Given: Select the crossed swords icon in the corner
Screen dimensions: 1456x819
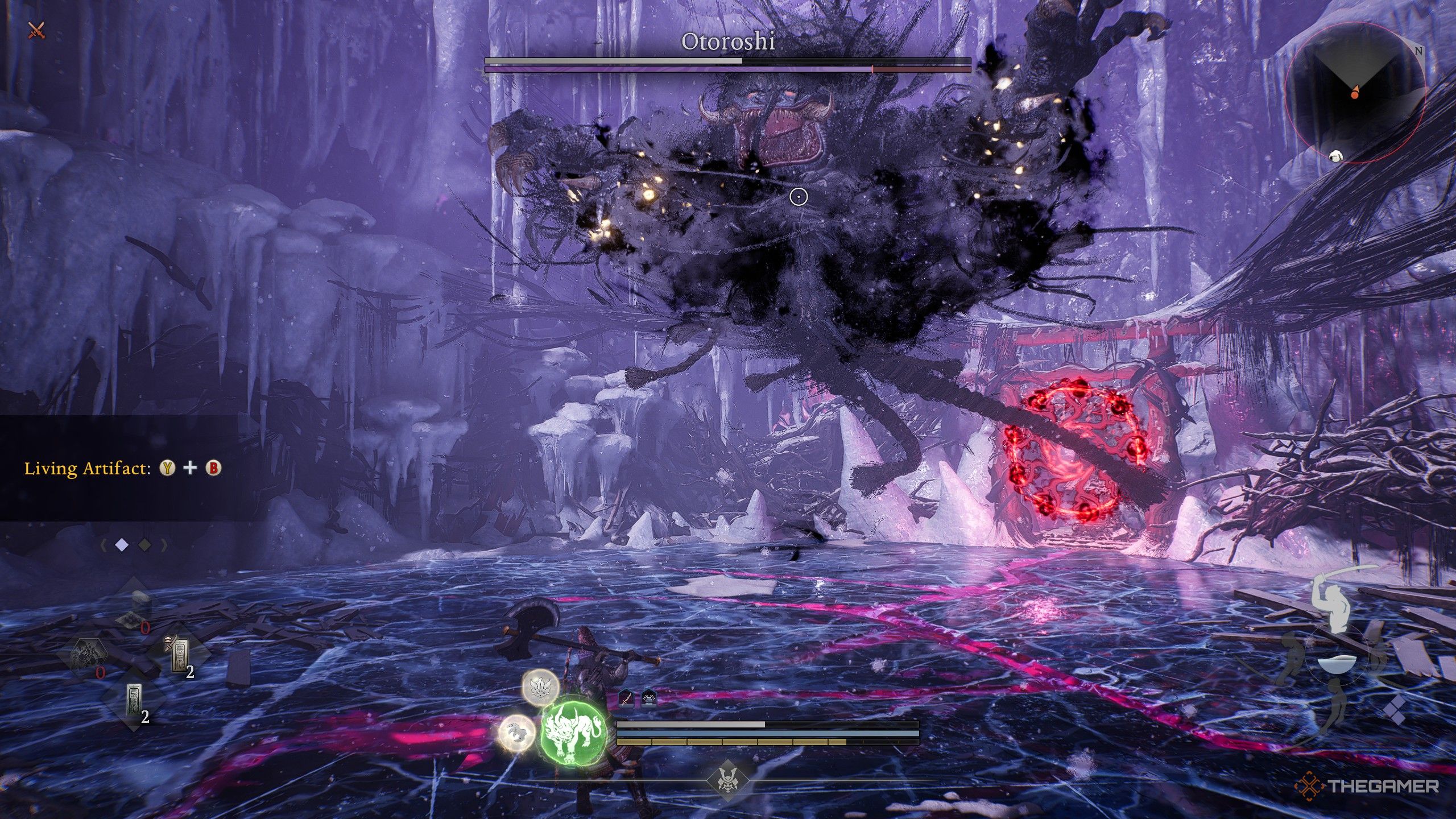Looking at the screenshot, I should [36, 30].
